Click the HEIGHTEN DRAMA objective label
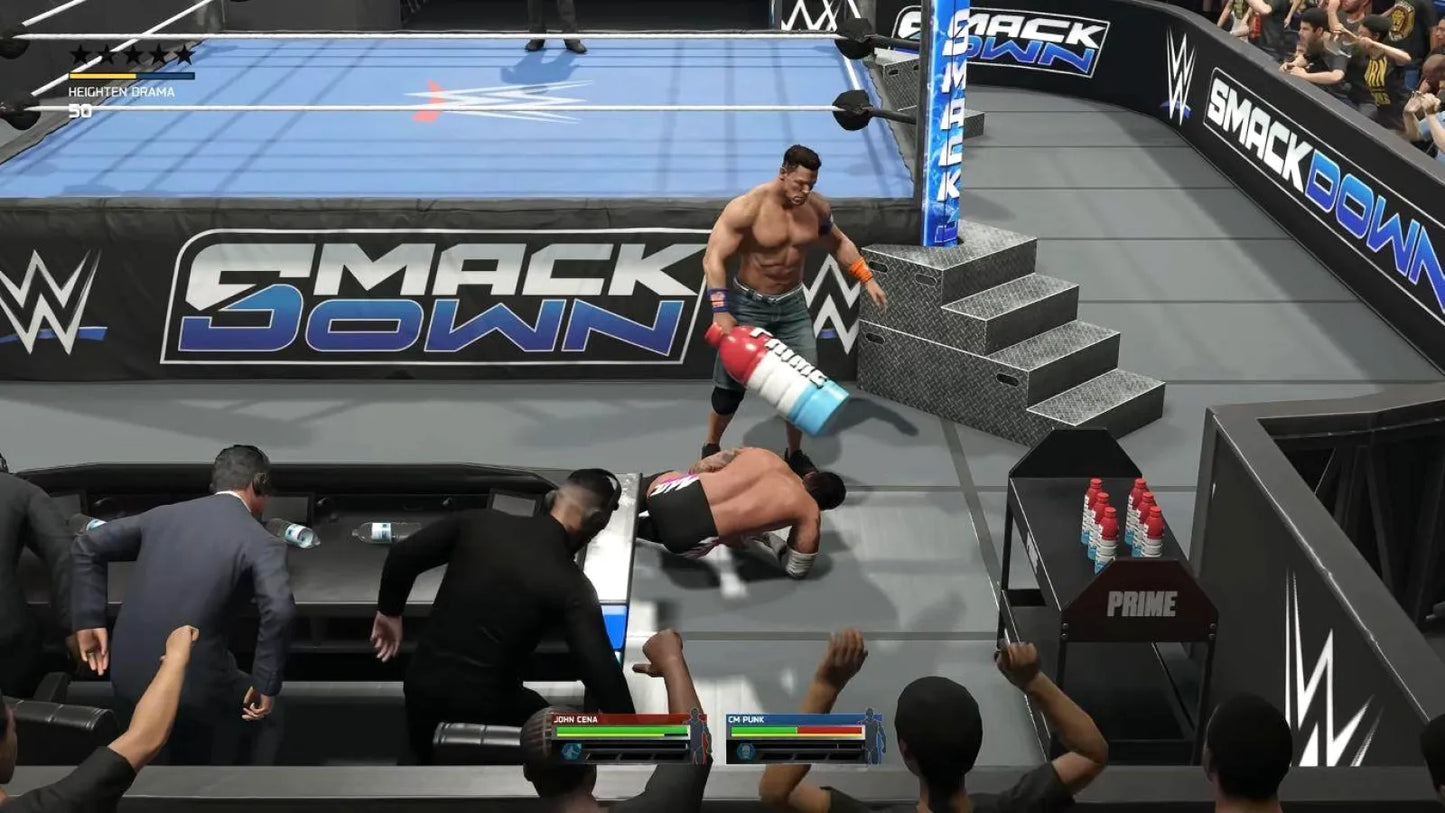Screen dimensions: 1445x813 122,91
